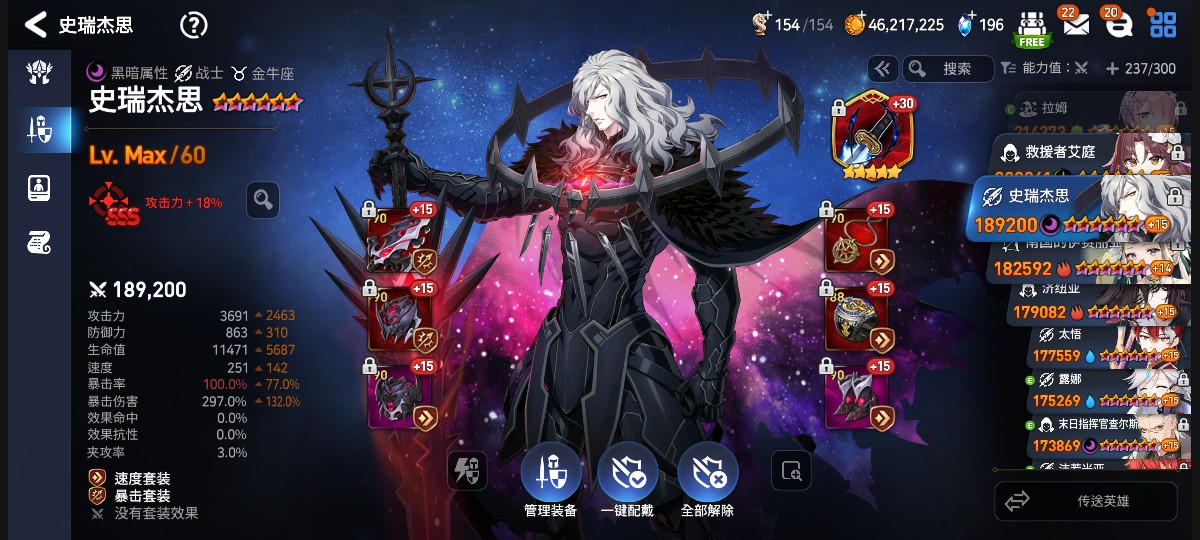Viewport: 1200px width, 540px height.
Task: Select the equipped necklace slot
Action: pos(857,241)
